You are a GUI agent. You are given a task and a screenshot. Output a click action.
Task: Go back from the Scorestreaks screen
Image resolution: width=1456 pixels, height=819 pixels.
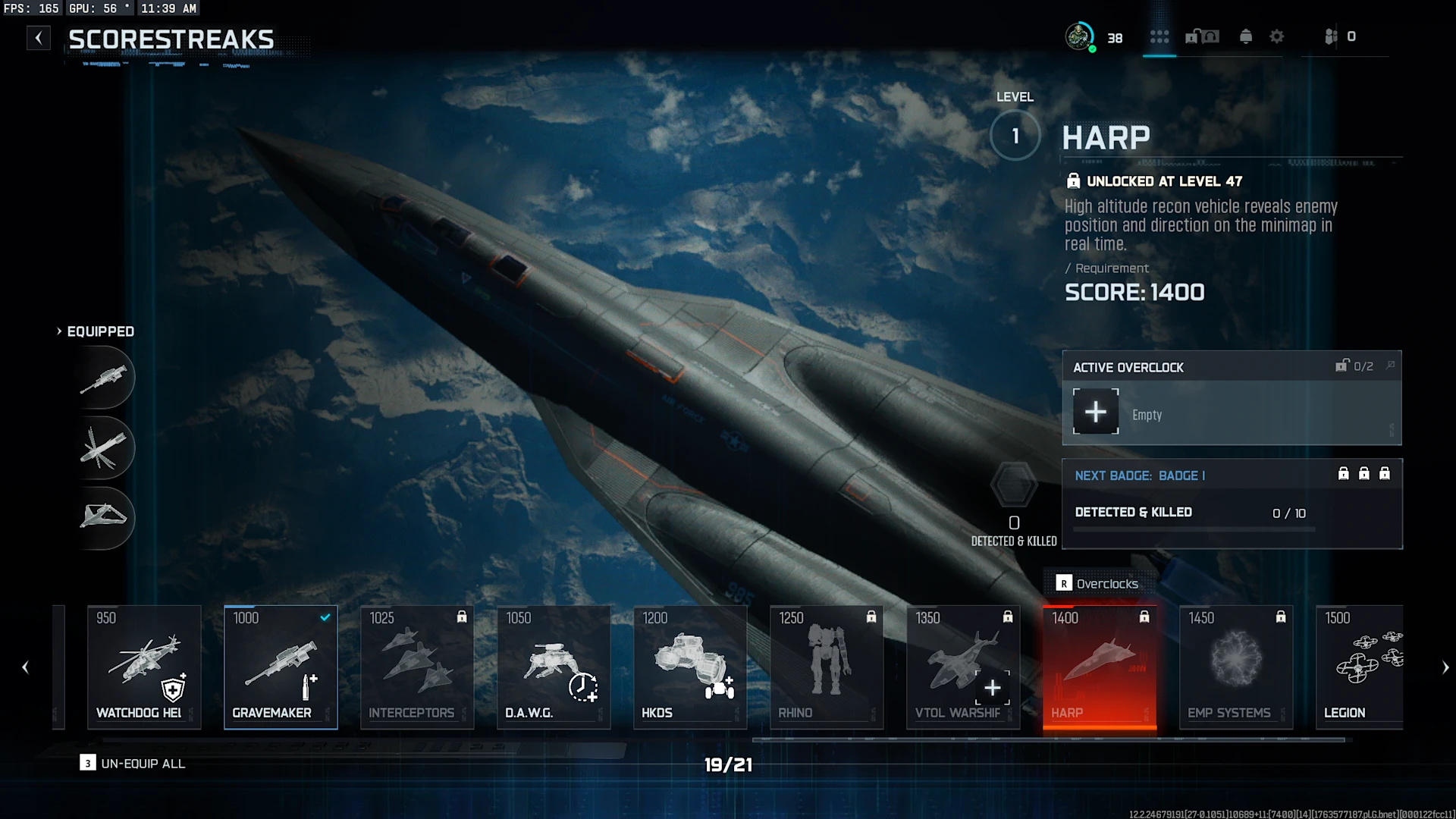[39, 38]
